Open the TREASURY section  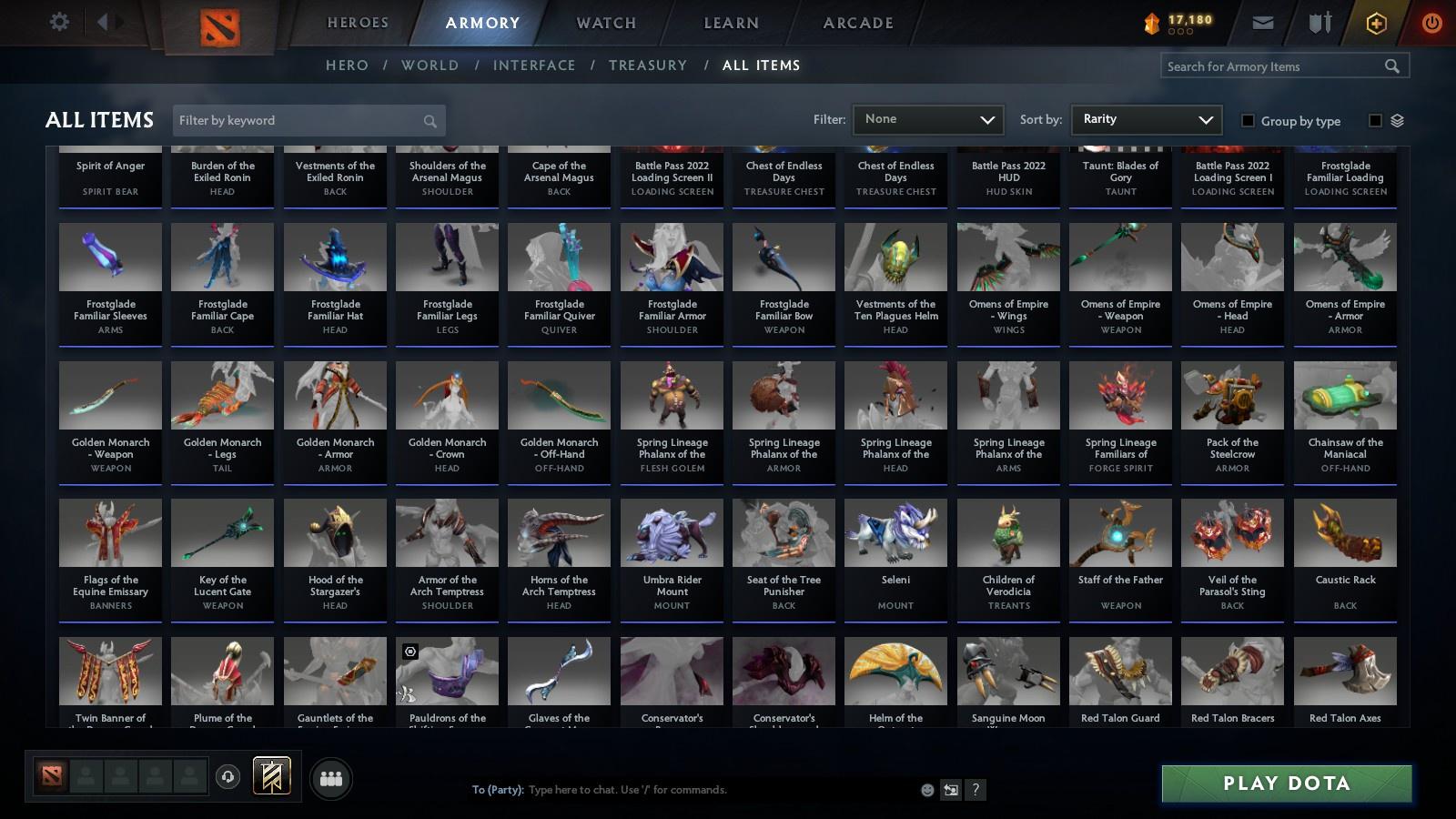click(648, 65)
